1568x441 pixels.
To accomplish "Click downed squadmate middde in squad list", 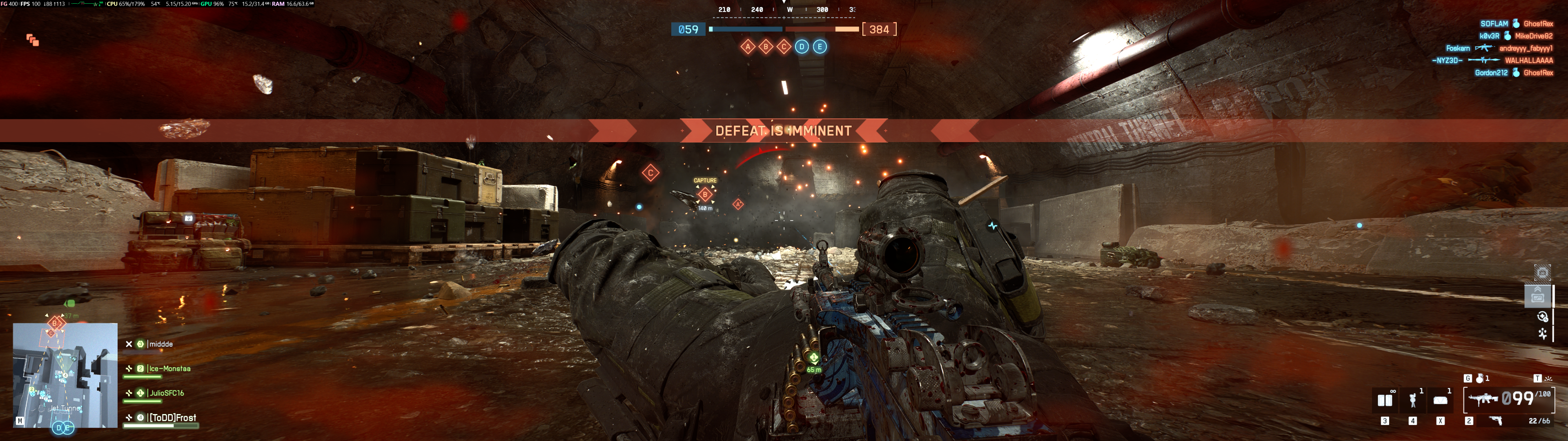I will coord(161,344).
